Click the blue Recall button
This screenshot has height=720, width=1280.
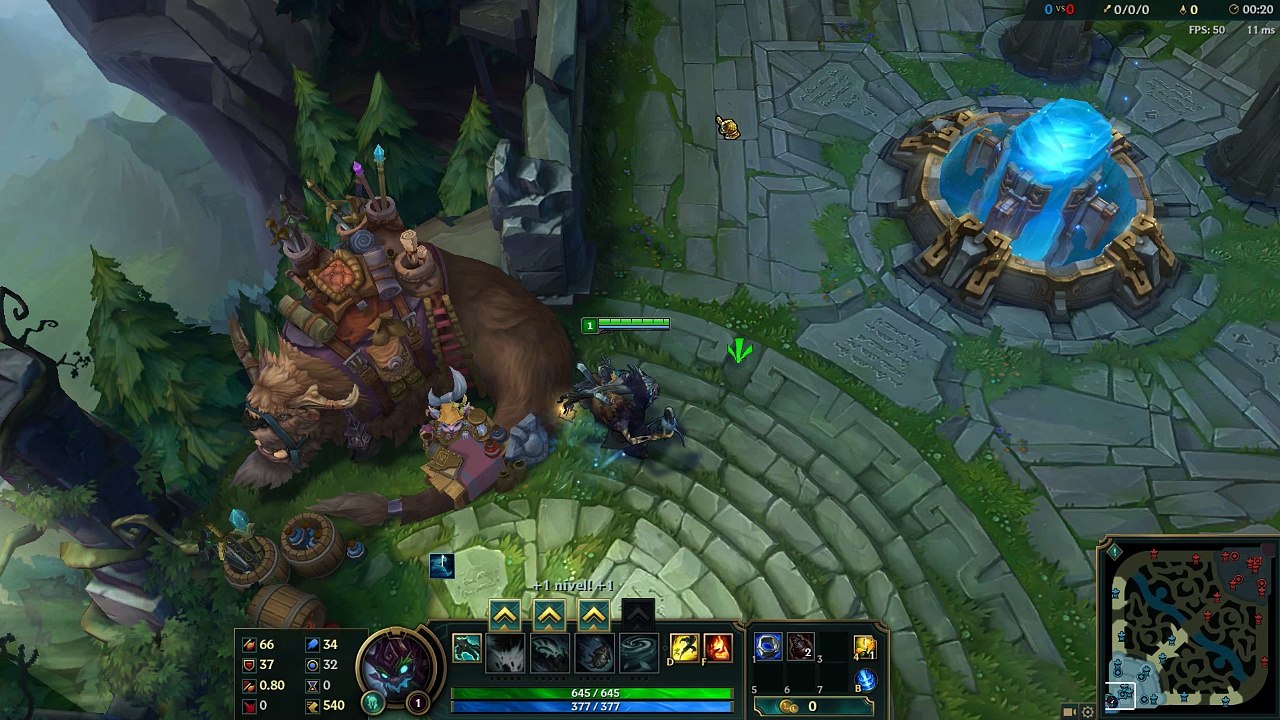coord(865,680)
